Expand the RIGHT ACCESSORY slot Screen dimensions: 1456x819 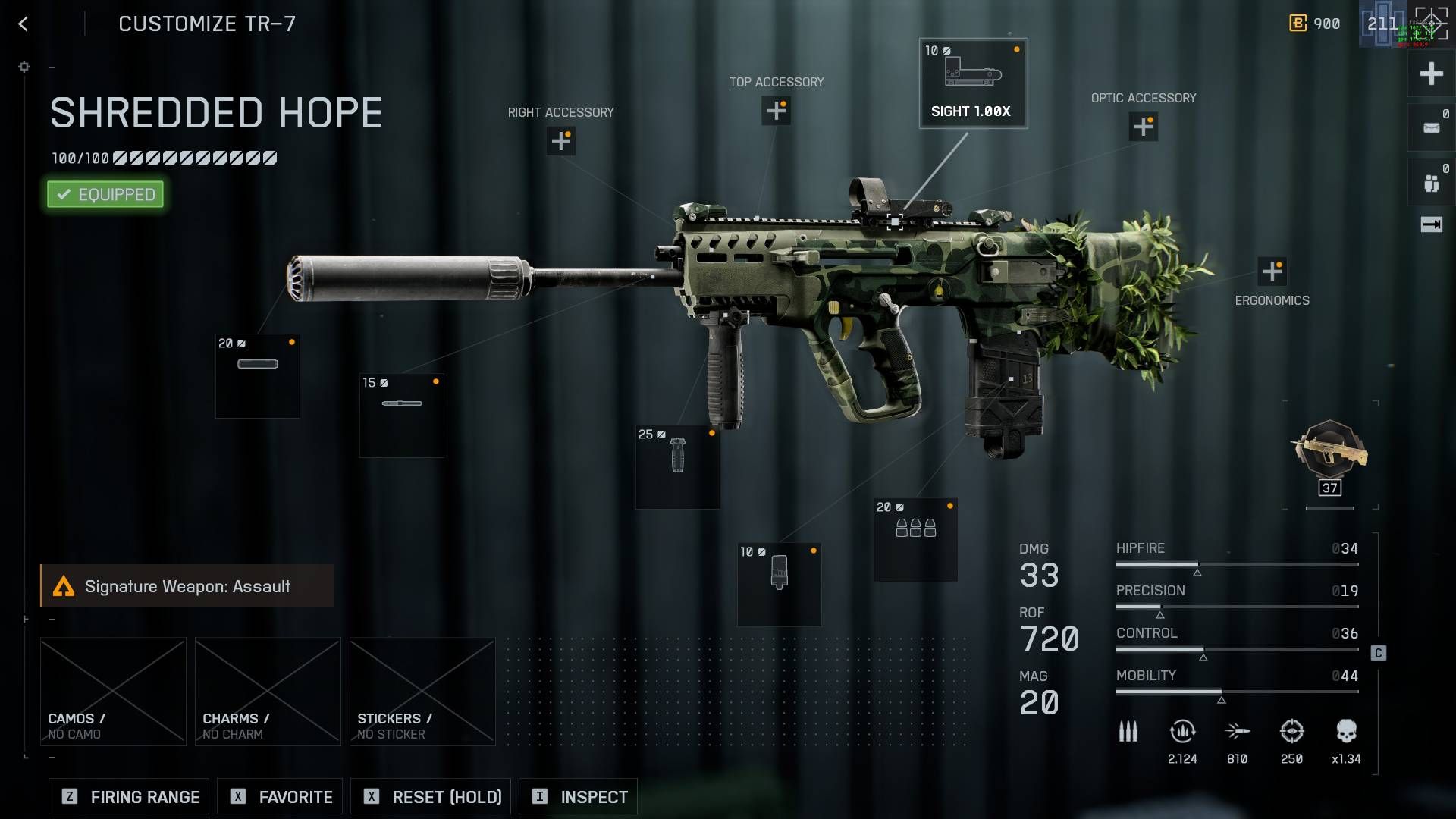point(560,141)
